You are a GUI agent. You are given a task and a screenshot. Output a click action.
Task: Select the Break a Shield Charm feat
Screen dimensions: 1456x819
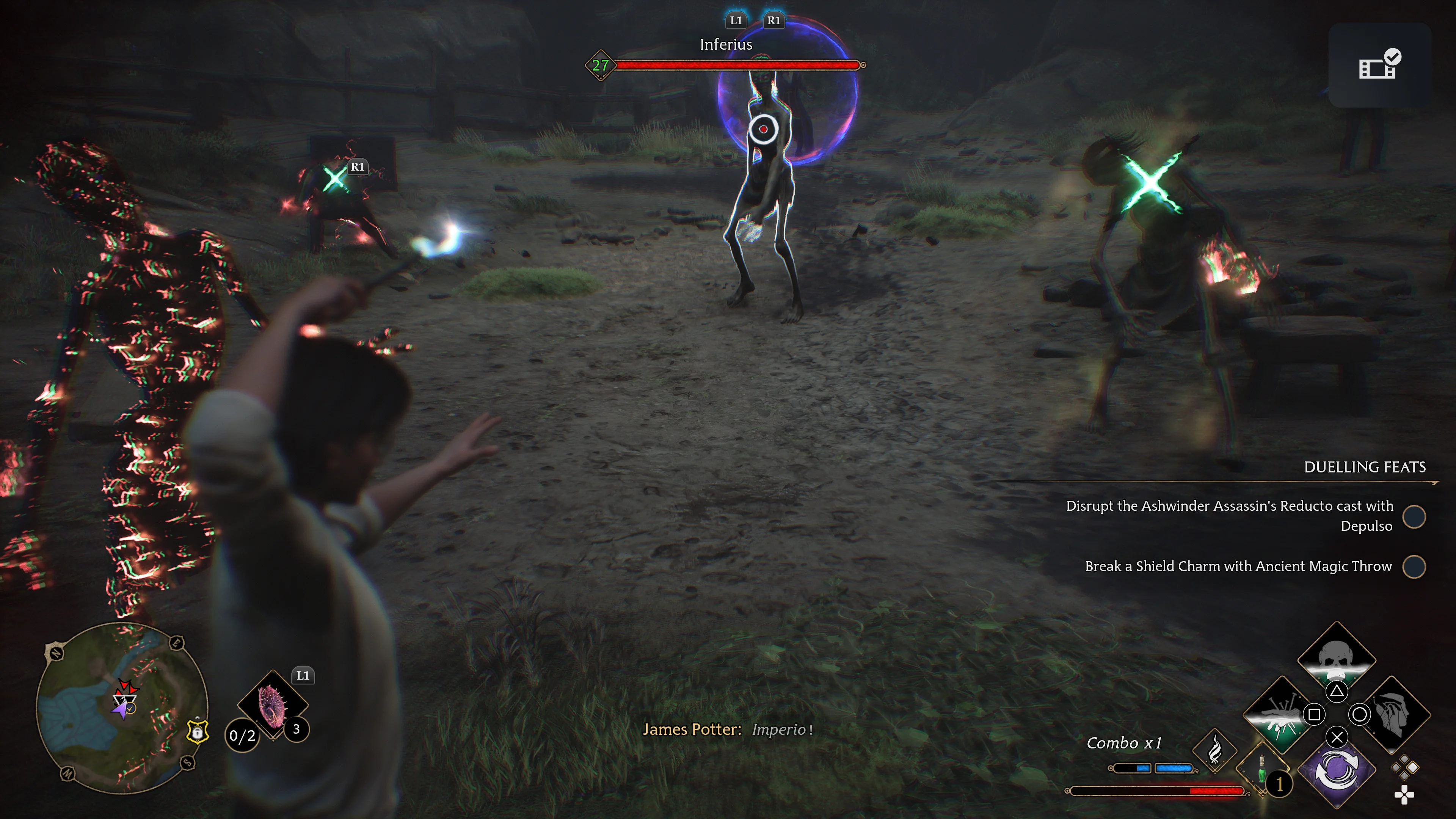click(x=1238, y=566)
